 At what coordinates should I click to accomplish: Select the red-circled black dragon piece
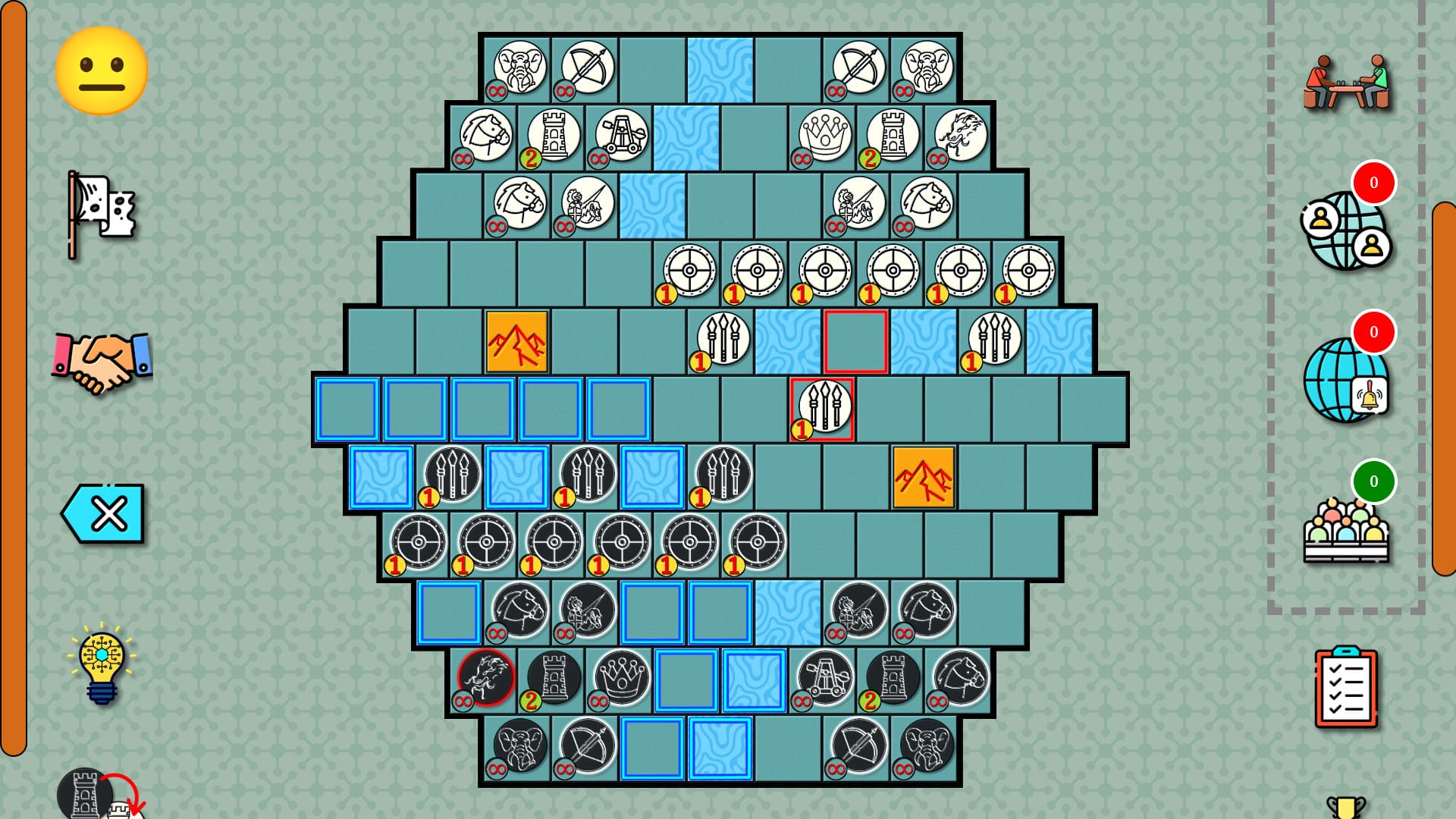tap(485, 679)
